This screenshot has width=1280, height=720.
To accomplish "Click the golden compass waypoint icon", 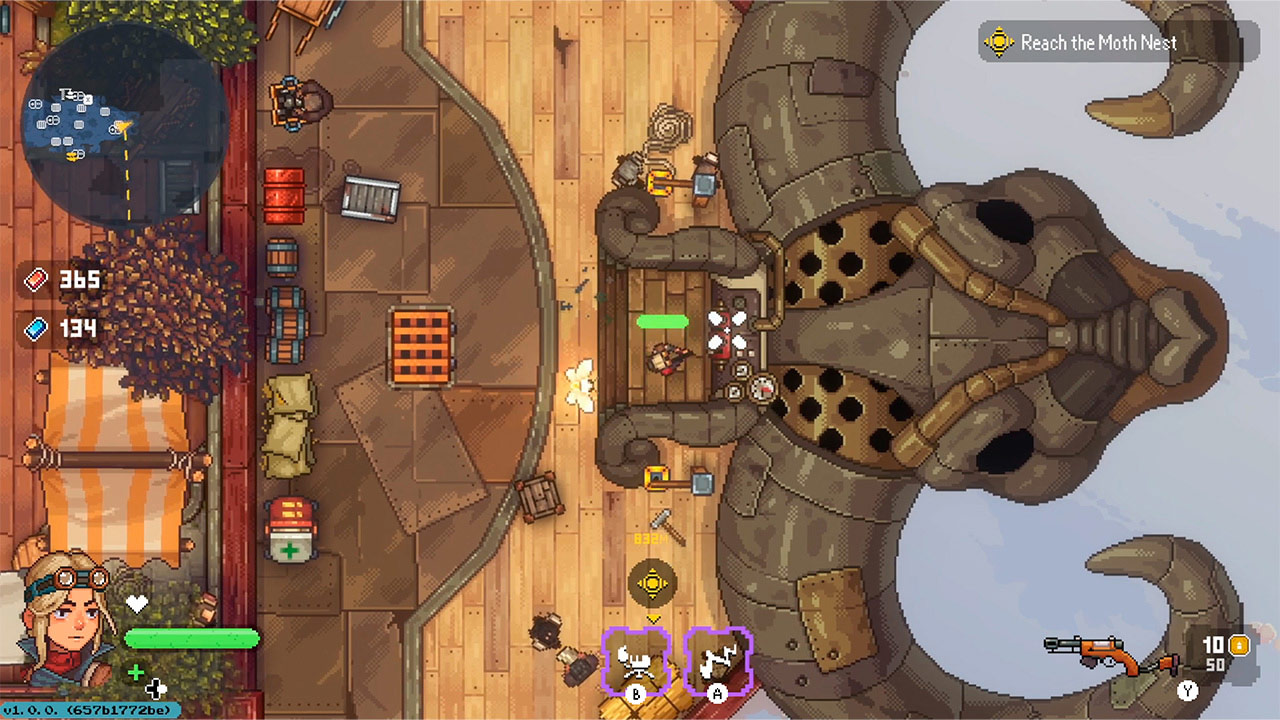I will [652, 584].
